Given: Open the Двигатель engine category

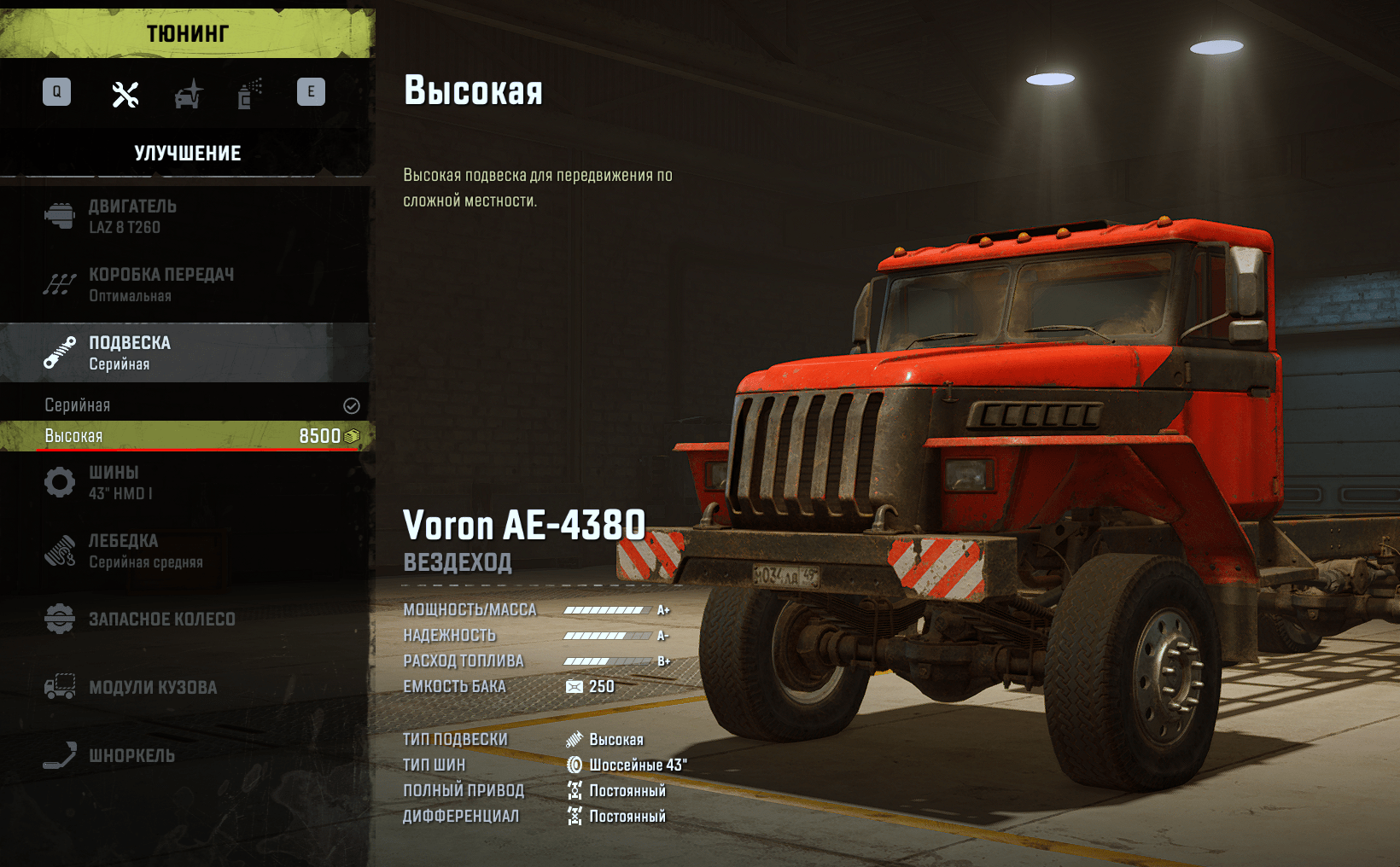Looking at the screenshot, I should 186,217.
